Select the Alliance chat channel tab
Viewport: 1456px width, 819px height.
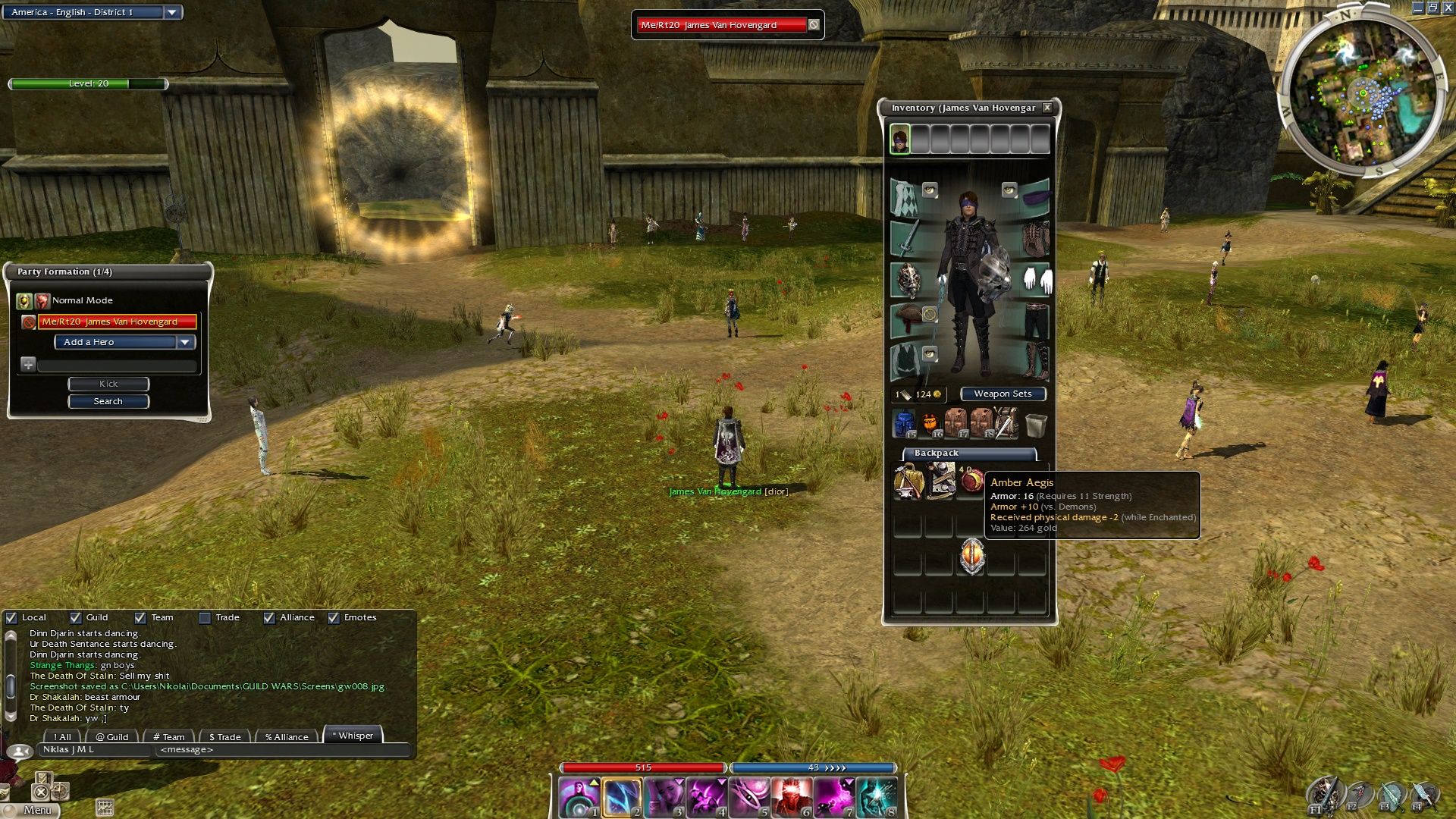(286, 736)
